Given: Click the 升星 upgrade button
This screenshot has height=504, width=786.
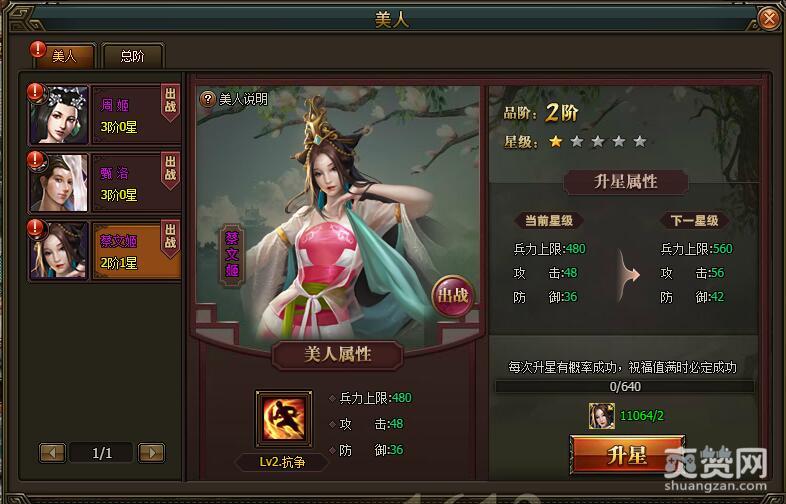Looking at the screenshot, I should [x=626, y=455].
